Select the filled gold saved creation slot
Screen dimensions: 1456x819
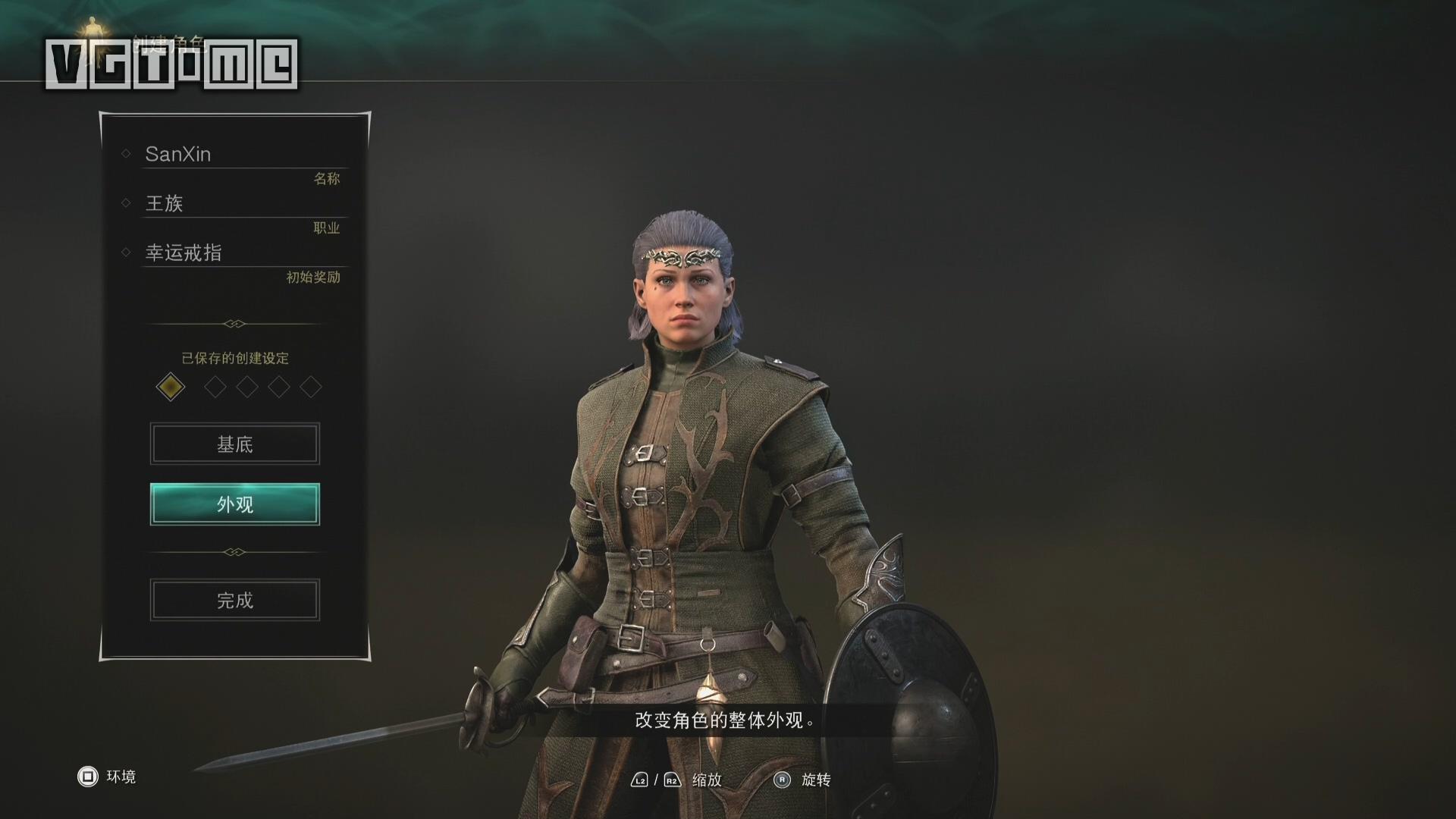click(171, 387)
